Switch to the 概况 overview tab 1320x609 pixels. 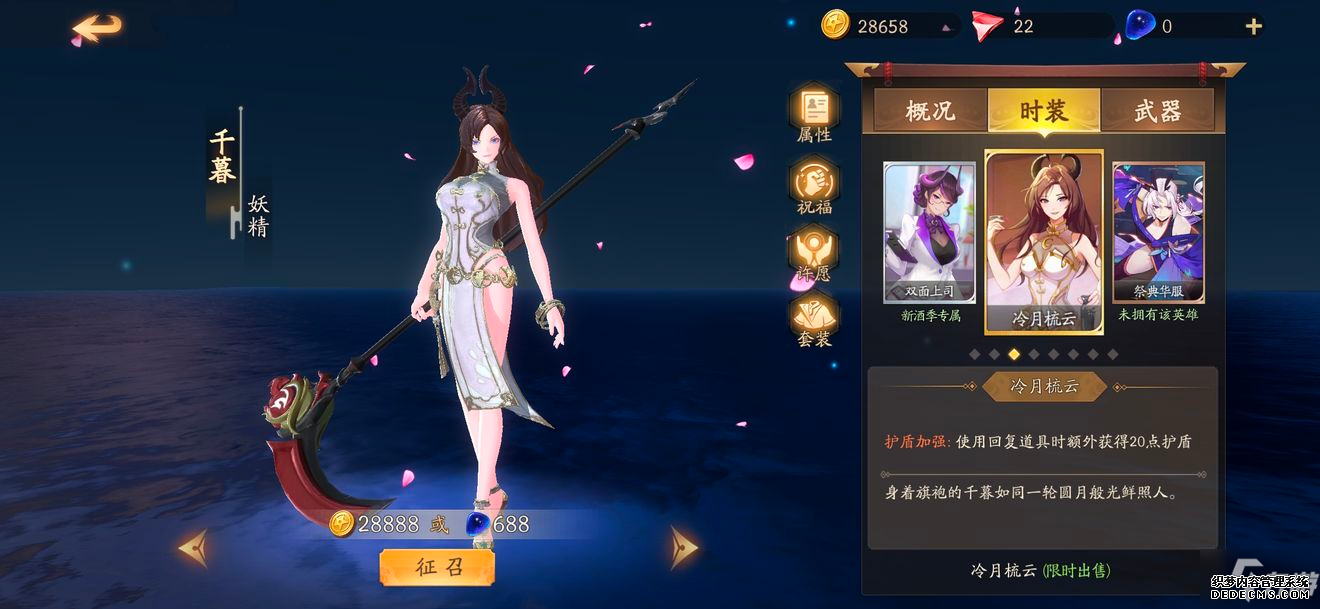click(930, 111)
